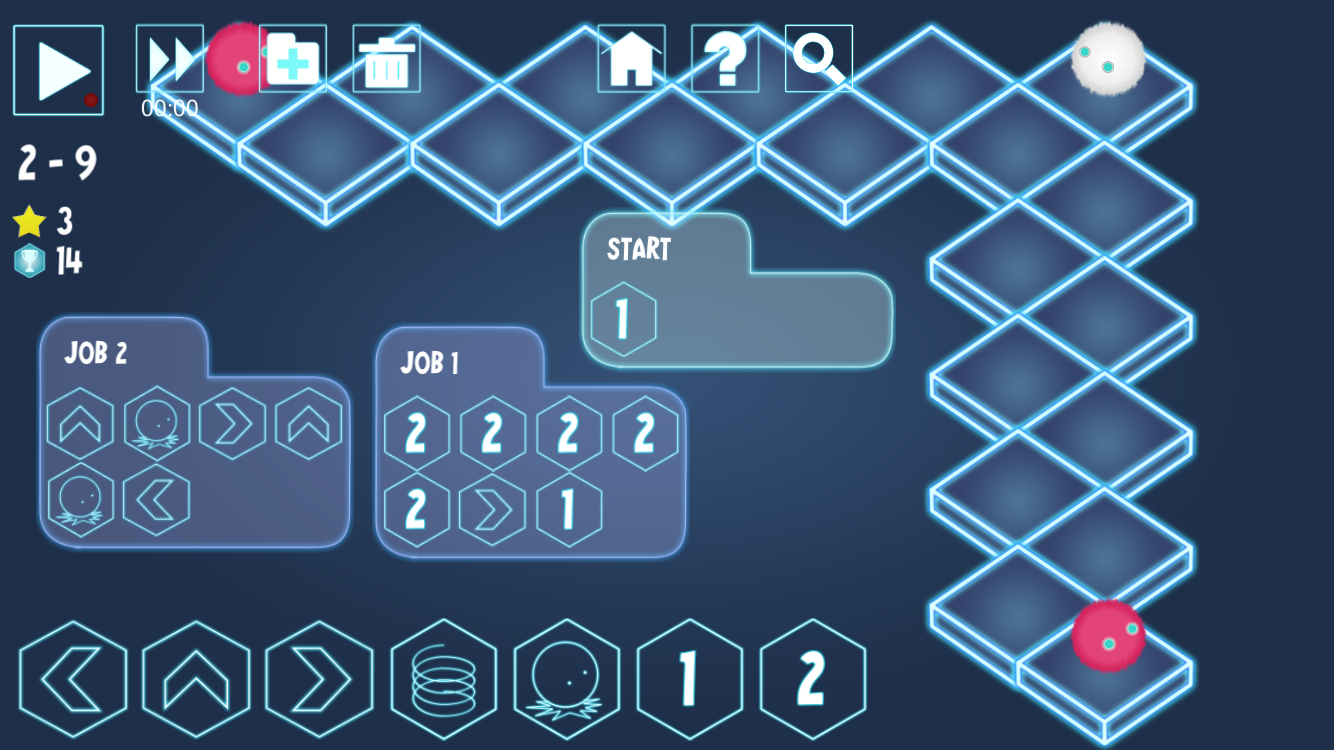Click the fast-forward speed icon
The width and height of the screenshot is (1334, 750).
click(x=168, y=60)
